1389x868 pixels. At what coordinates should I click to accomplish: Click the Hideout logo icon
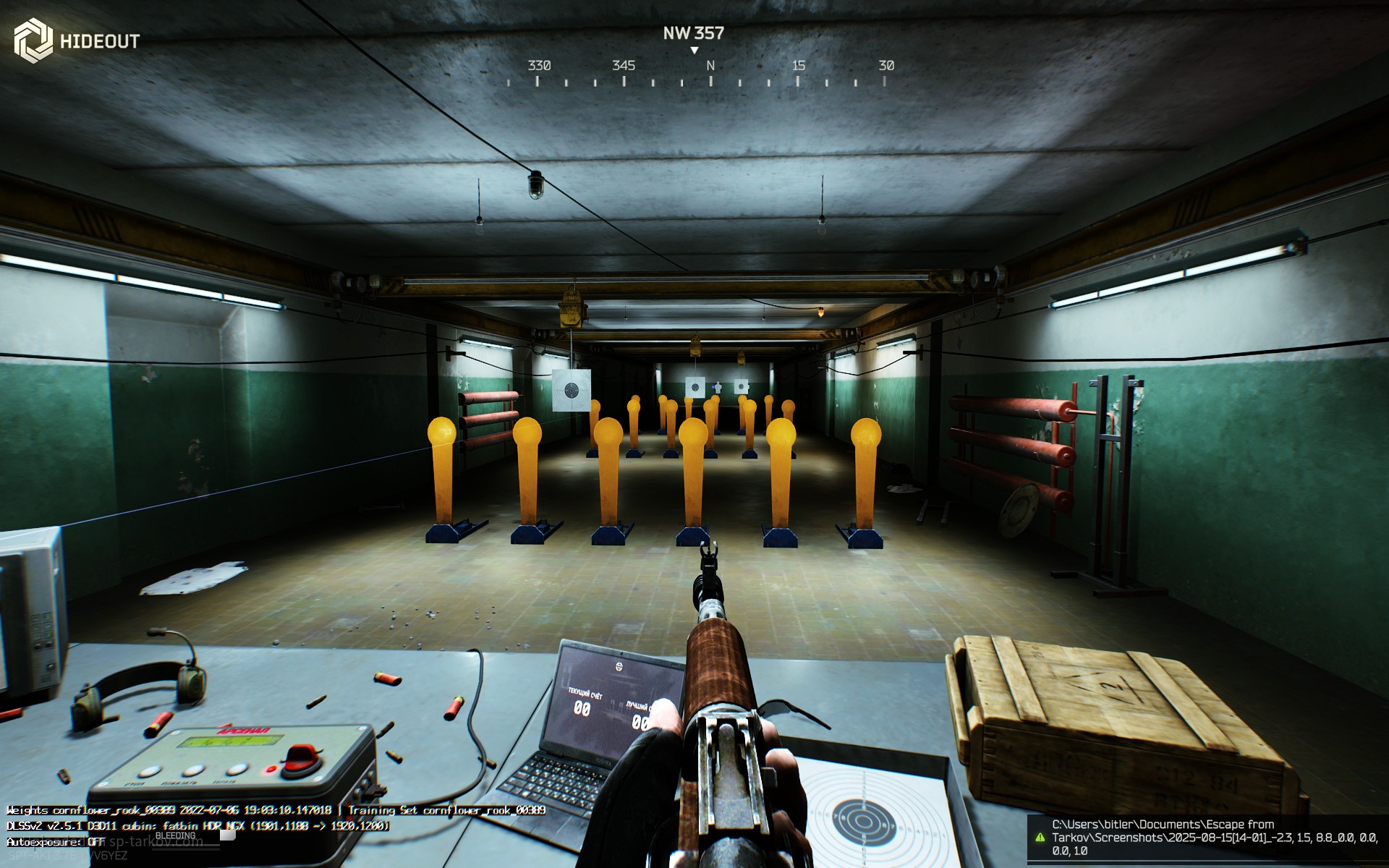(33, 41)
